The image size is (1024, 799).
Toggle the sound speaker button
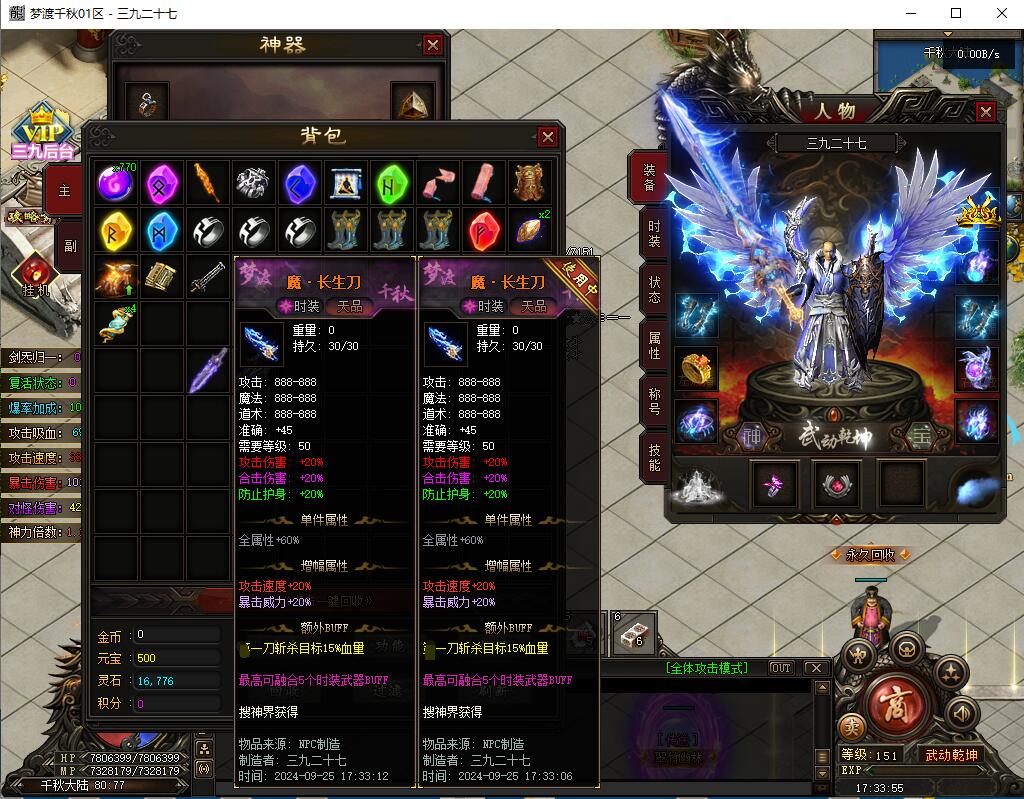pos(962,712)
